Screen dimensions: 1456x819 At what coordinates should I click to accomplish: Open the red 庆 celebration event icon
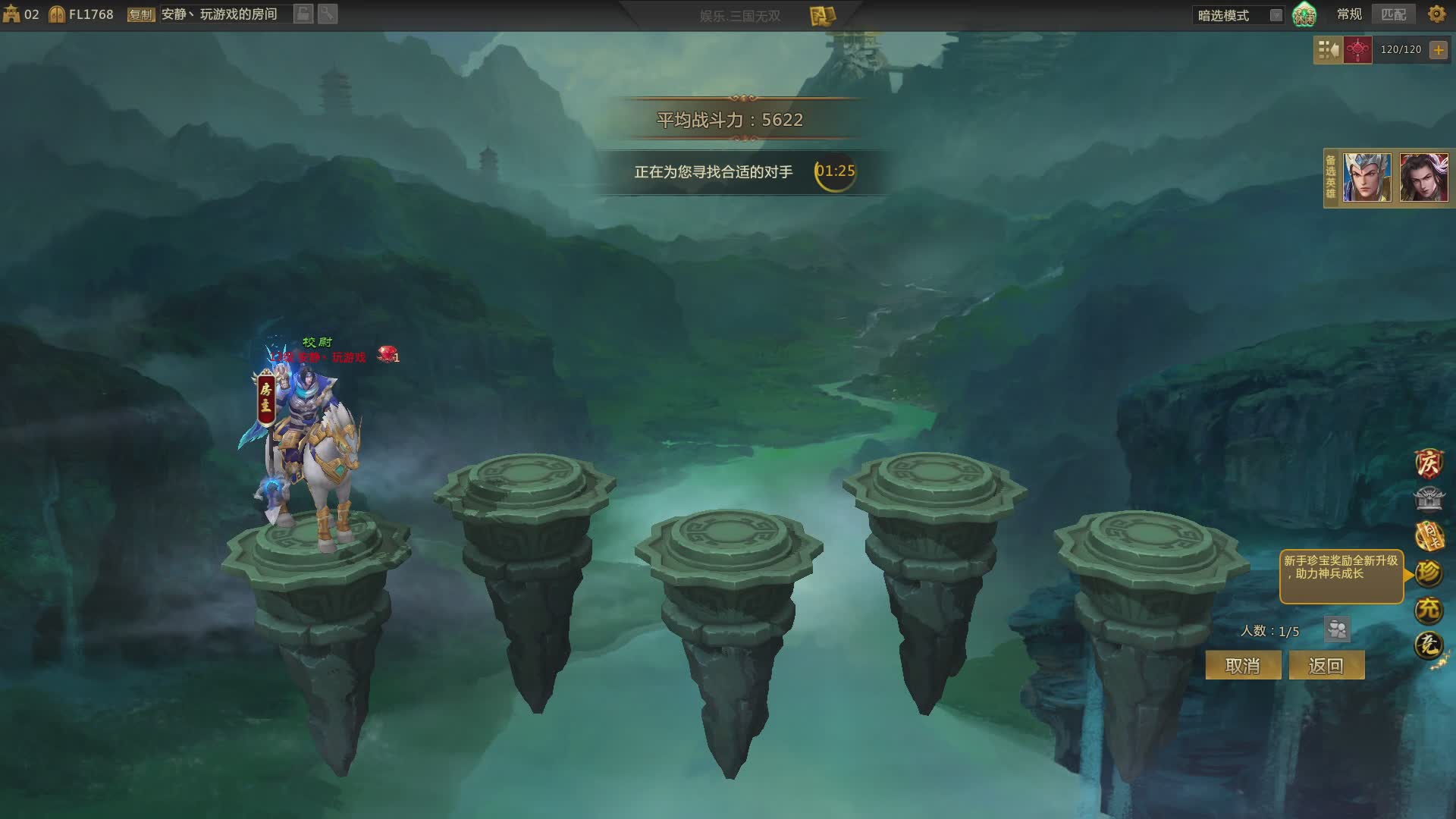click(x=1429, y=463)
